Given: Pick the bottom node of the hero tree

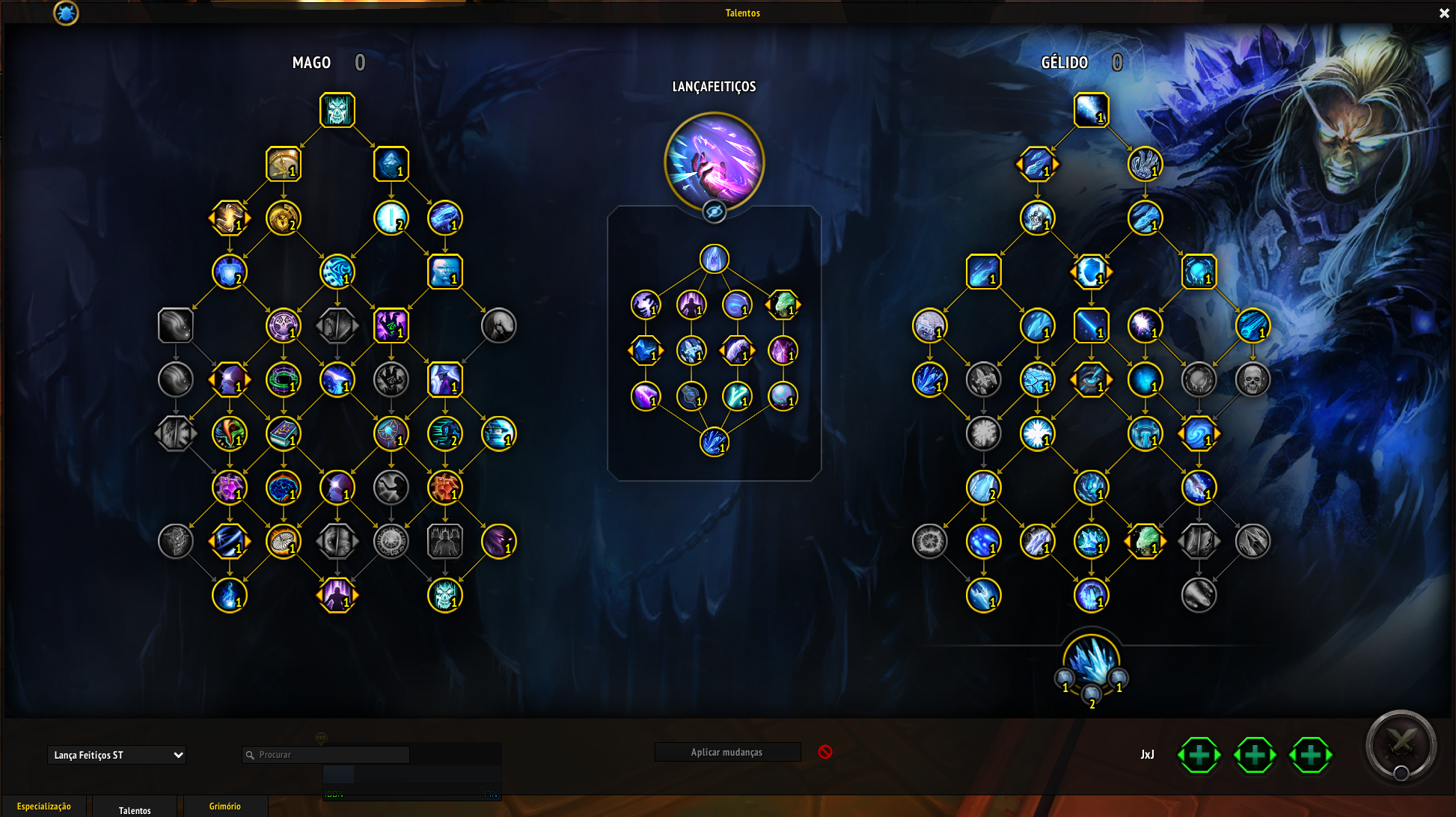Looking at the screenshot, I should [714, 441].
